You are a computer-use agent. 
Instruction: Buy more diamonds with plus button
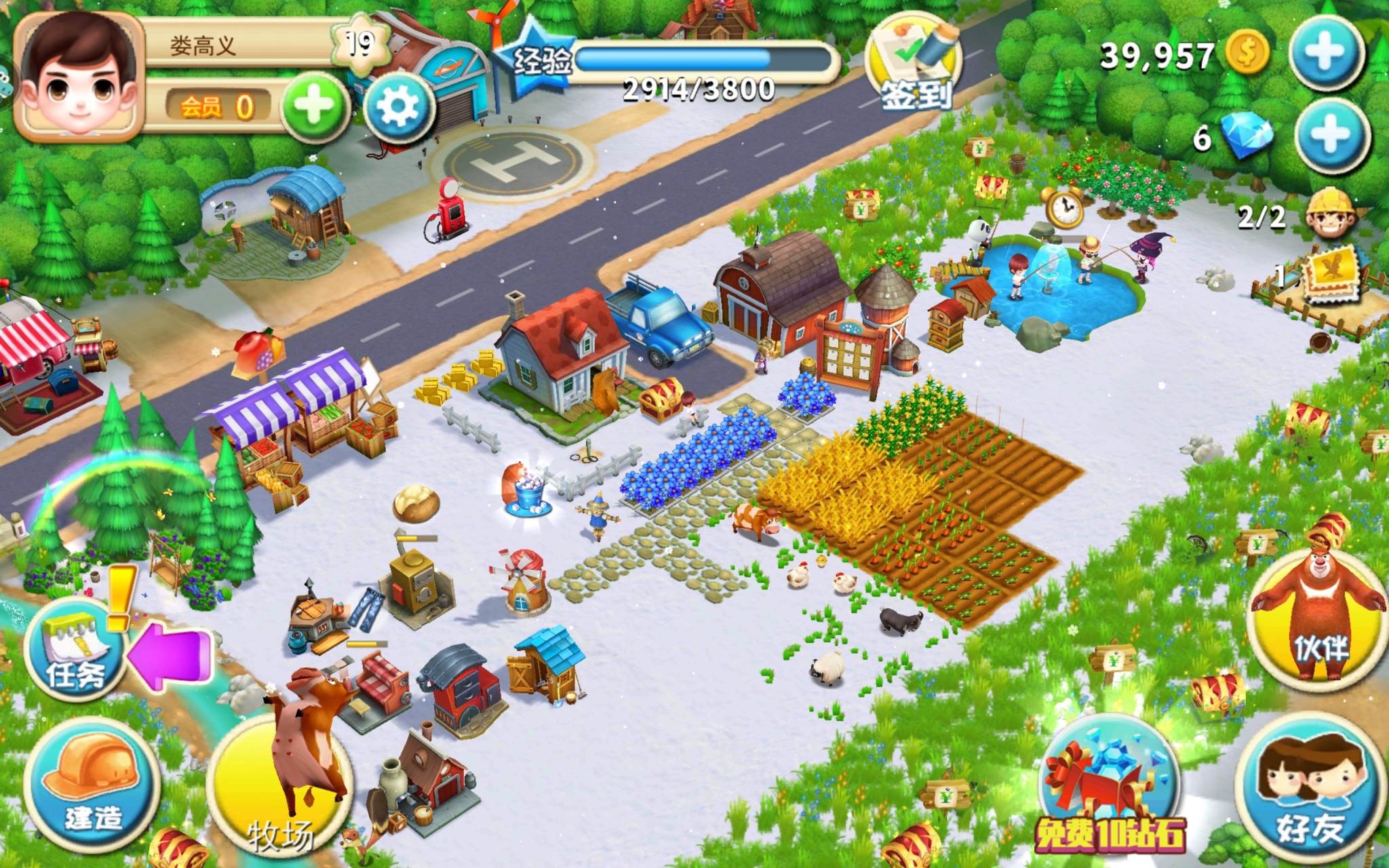[1331, 136]
